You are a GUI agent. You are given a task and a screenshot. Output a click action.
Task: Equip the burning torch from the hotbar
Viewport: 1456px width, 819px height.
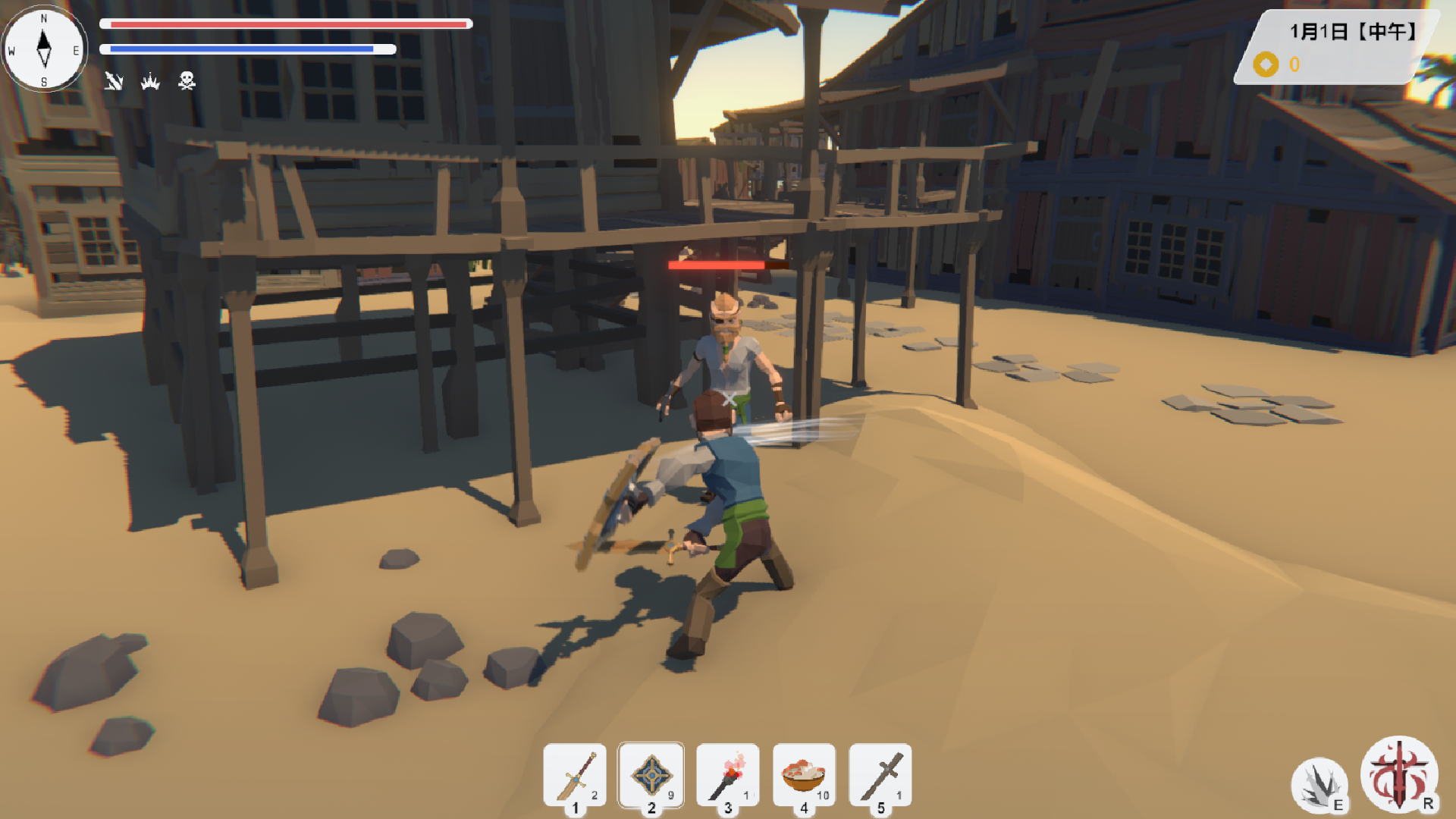coord(727,776)
